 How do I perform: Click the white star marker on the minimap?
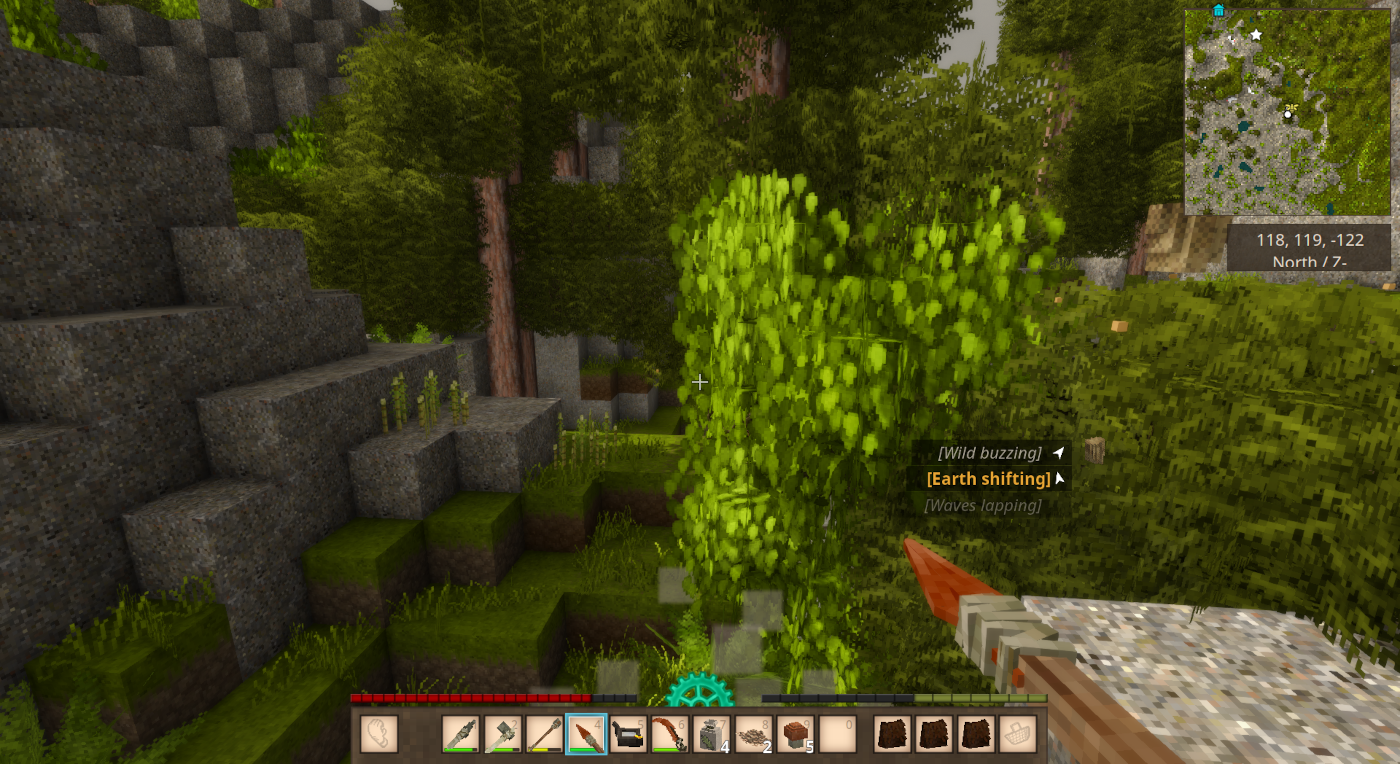(1256, 35)
